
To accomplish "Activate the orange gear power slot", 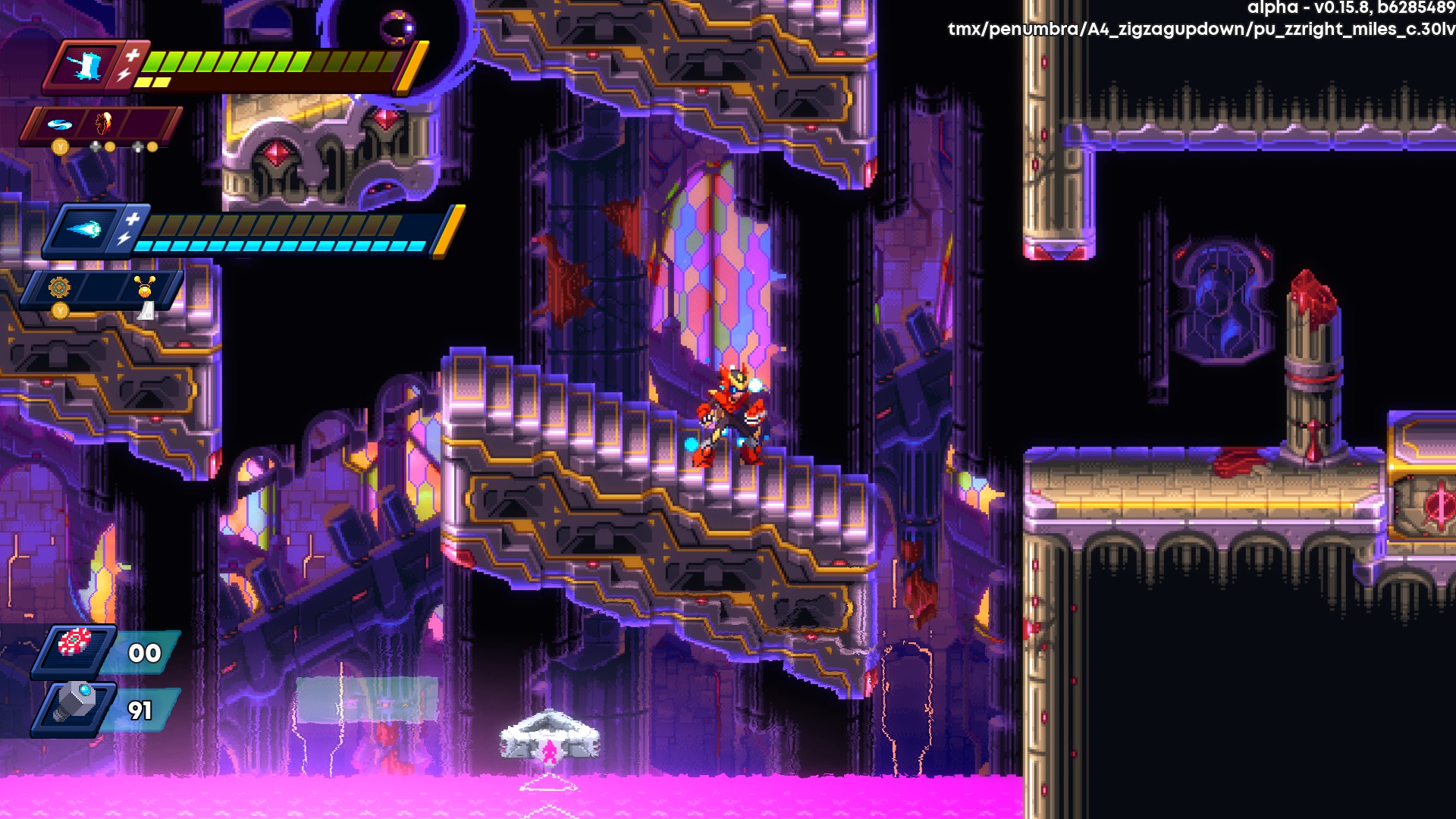I will tap(59, 287).
